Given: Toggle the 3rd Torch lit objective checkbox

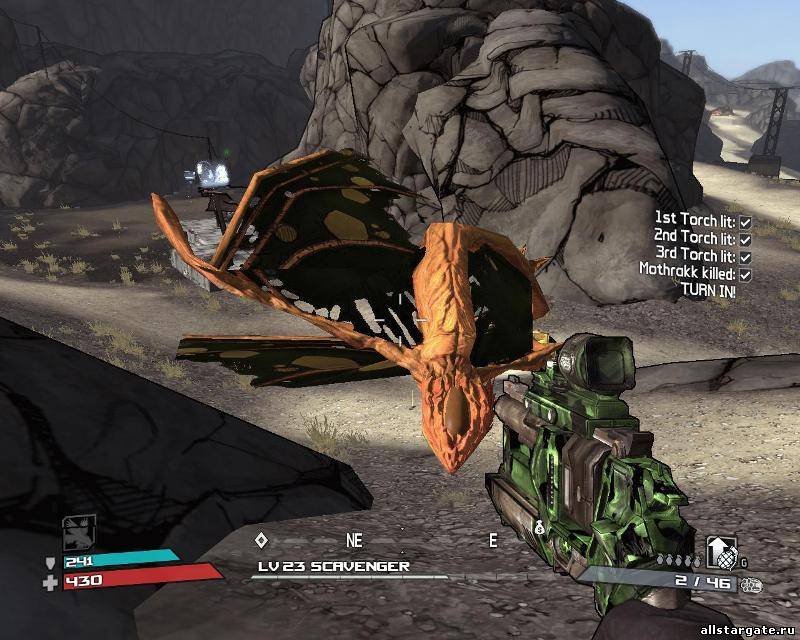Looking at the screenshot, I should (745, 256).
